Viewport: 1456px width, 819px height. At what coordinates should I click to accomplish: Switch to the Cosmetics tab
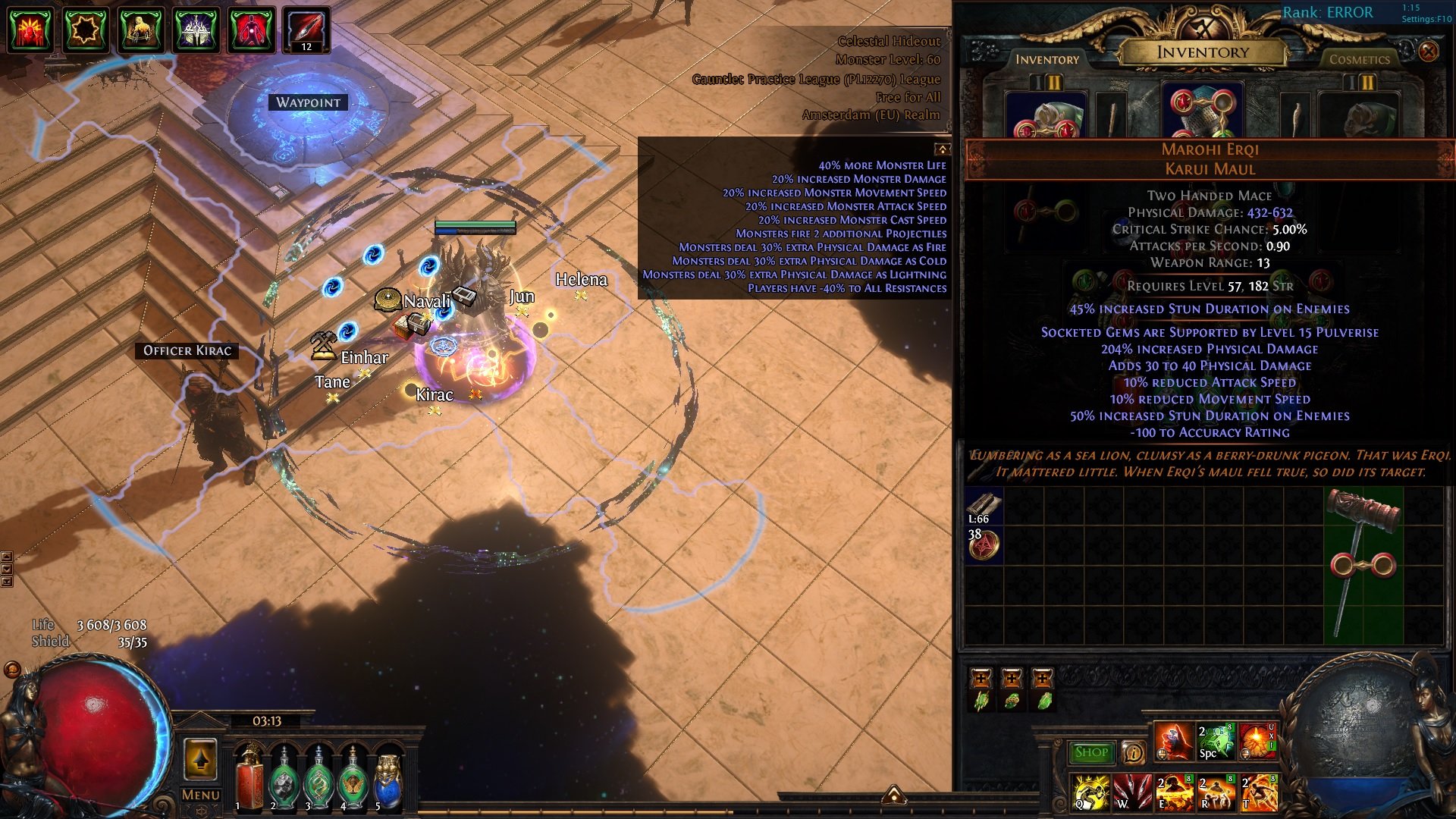[x=1359, y=59]
